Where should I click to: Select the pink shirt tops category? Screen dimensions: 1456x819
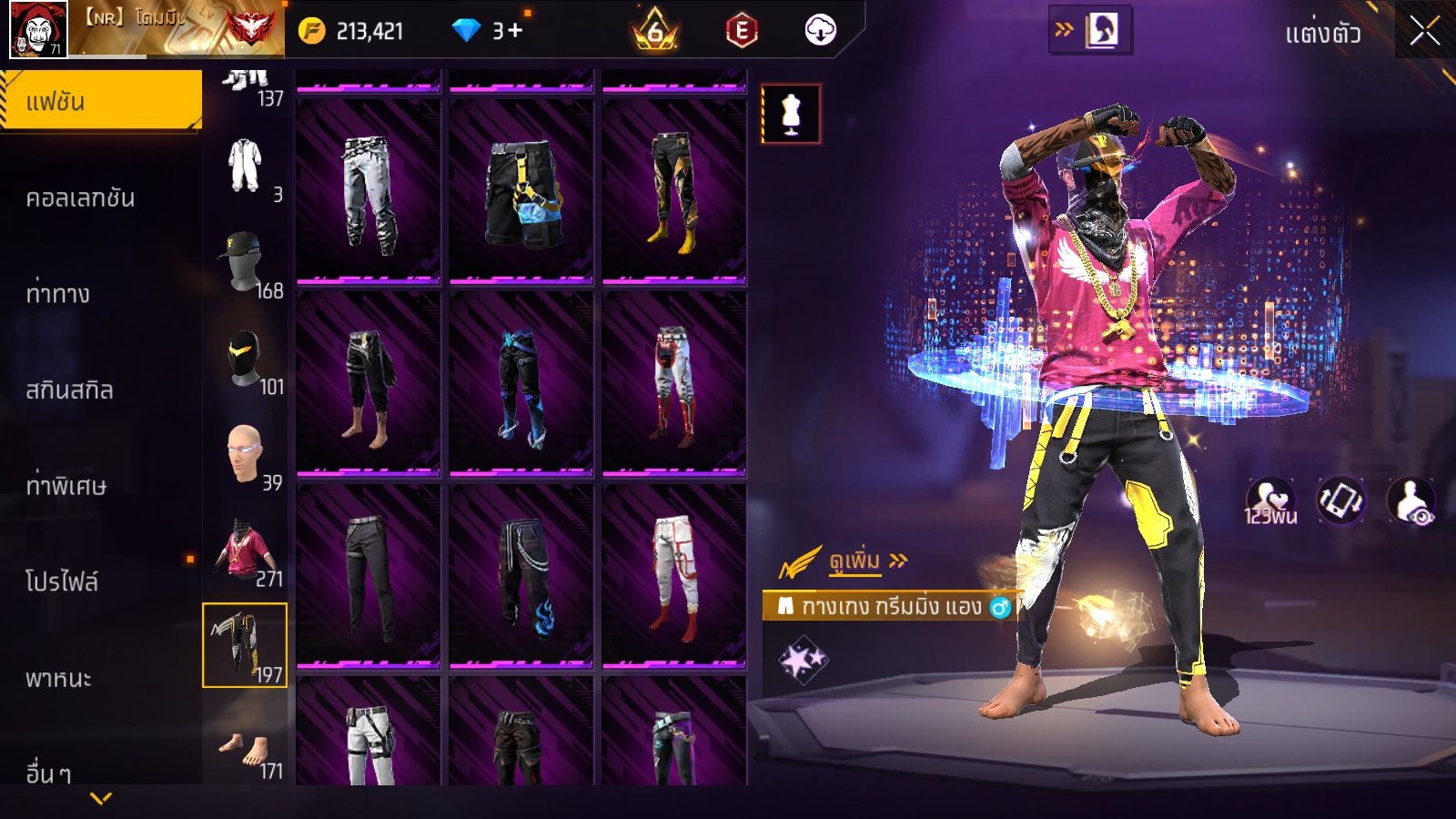pos(245,551)
